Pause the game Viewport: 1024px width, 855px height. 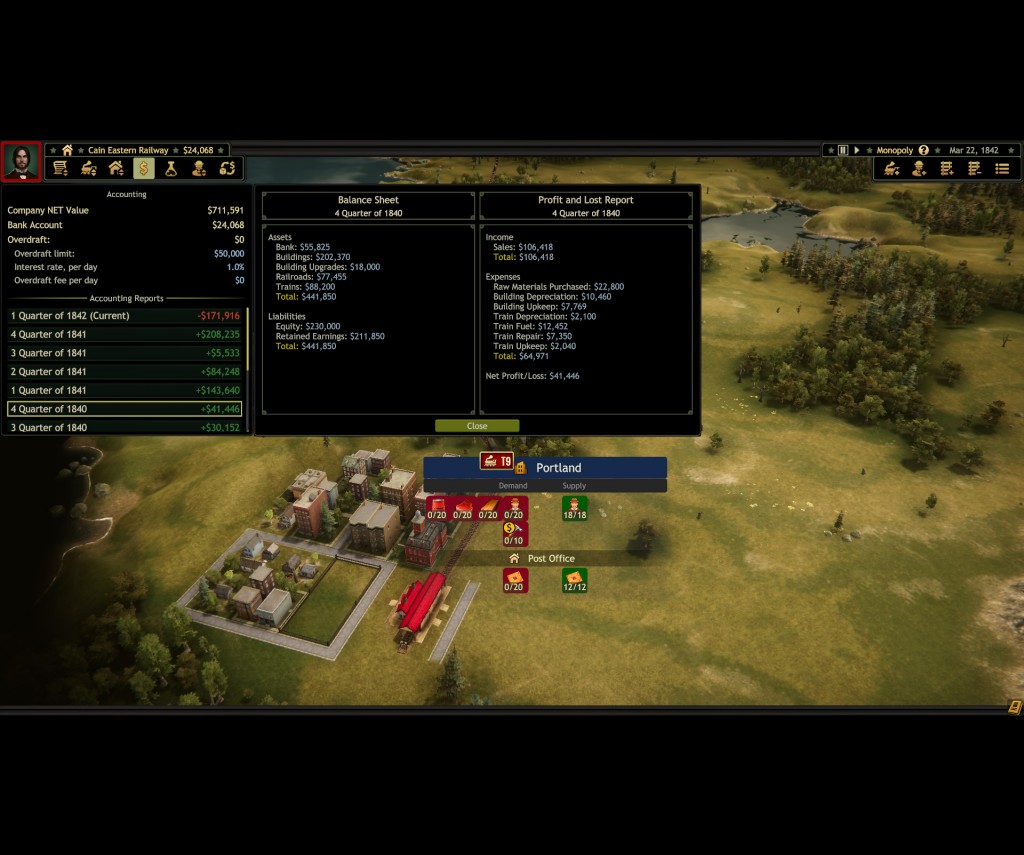843,150
